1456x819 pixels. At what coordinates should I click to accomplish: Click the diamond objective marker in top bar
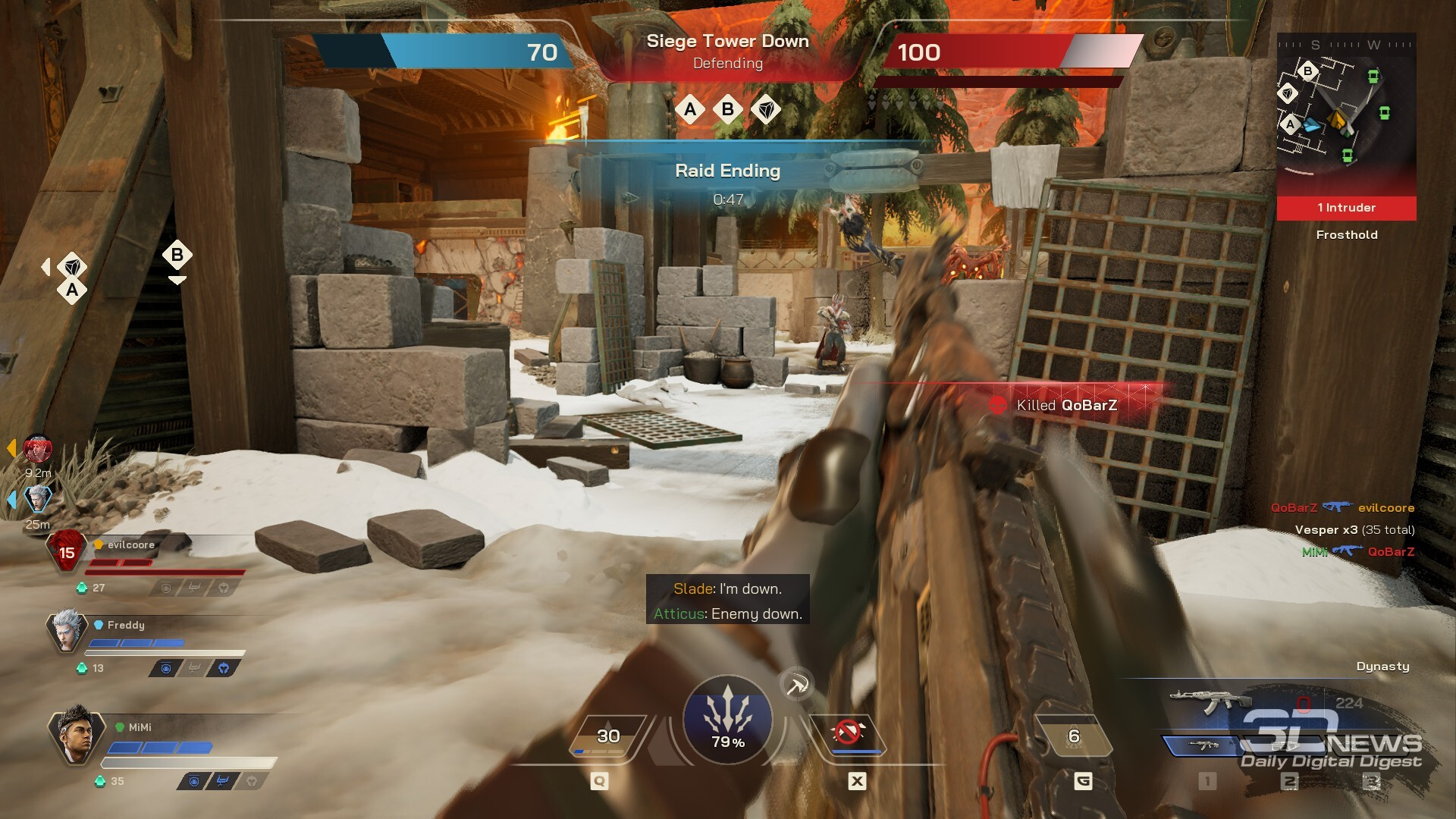tap(766, 111)
